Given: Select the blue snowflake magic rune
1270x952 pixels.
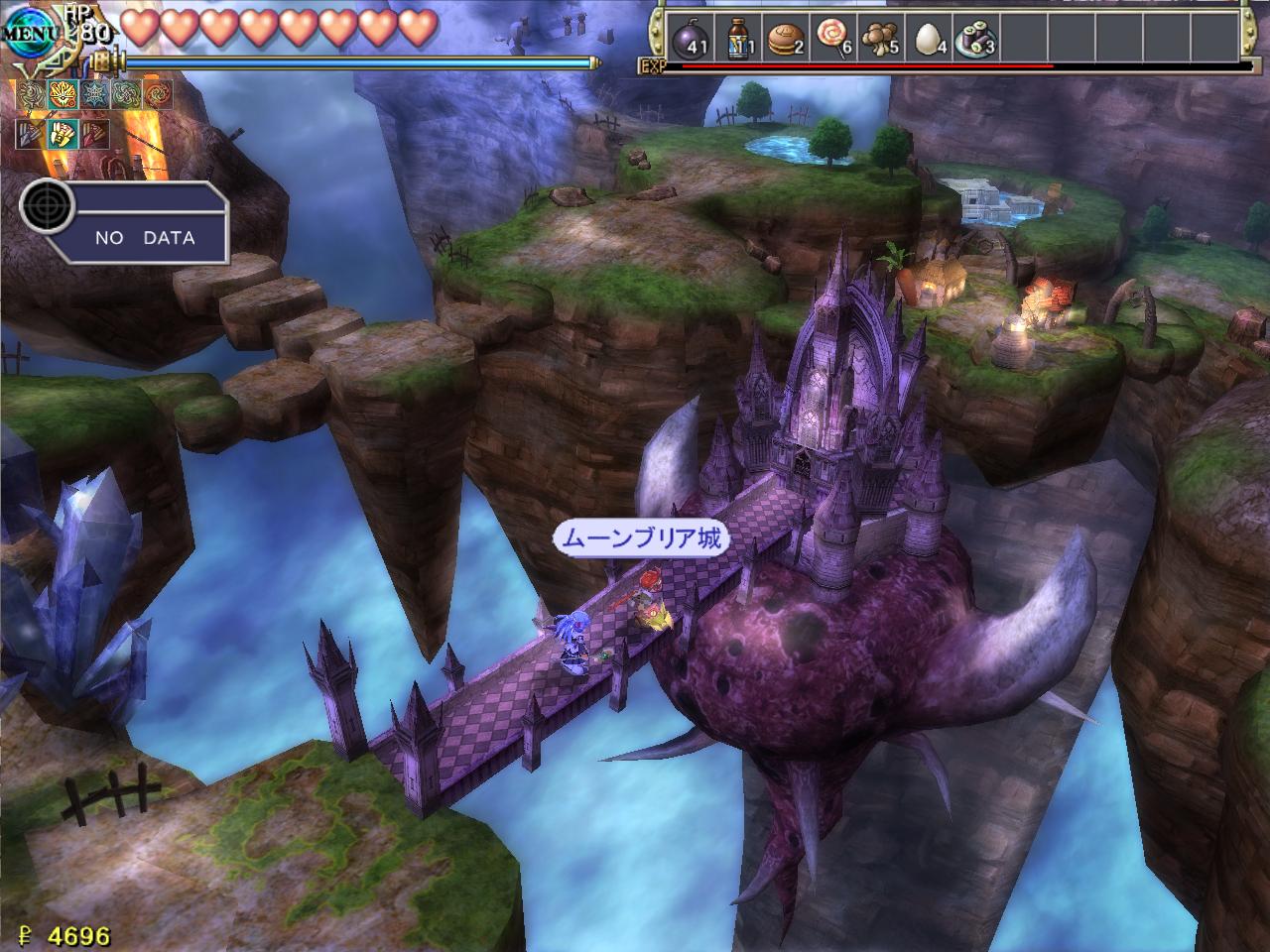Looking at the screenshot, I should (x=95, y=95).
